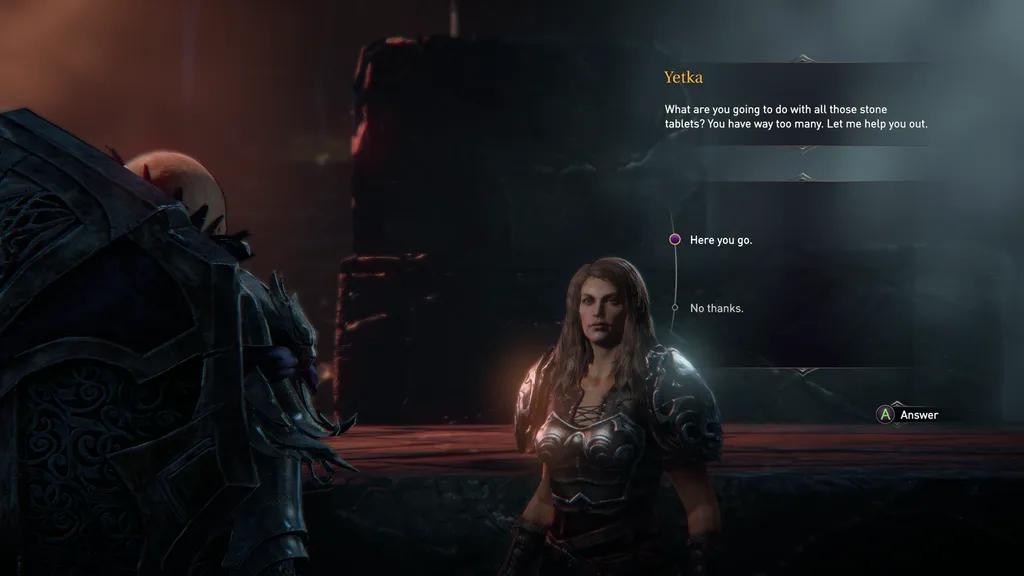Select the "No thanks." dialogue option
Screen dimensions: 1024x576
pos(716,308)
